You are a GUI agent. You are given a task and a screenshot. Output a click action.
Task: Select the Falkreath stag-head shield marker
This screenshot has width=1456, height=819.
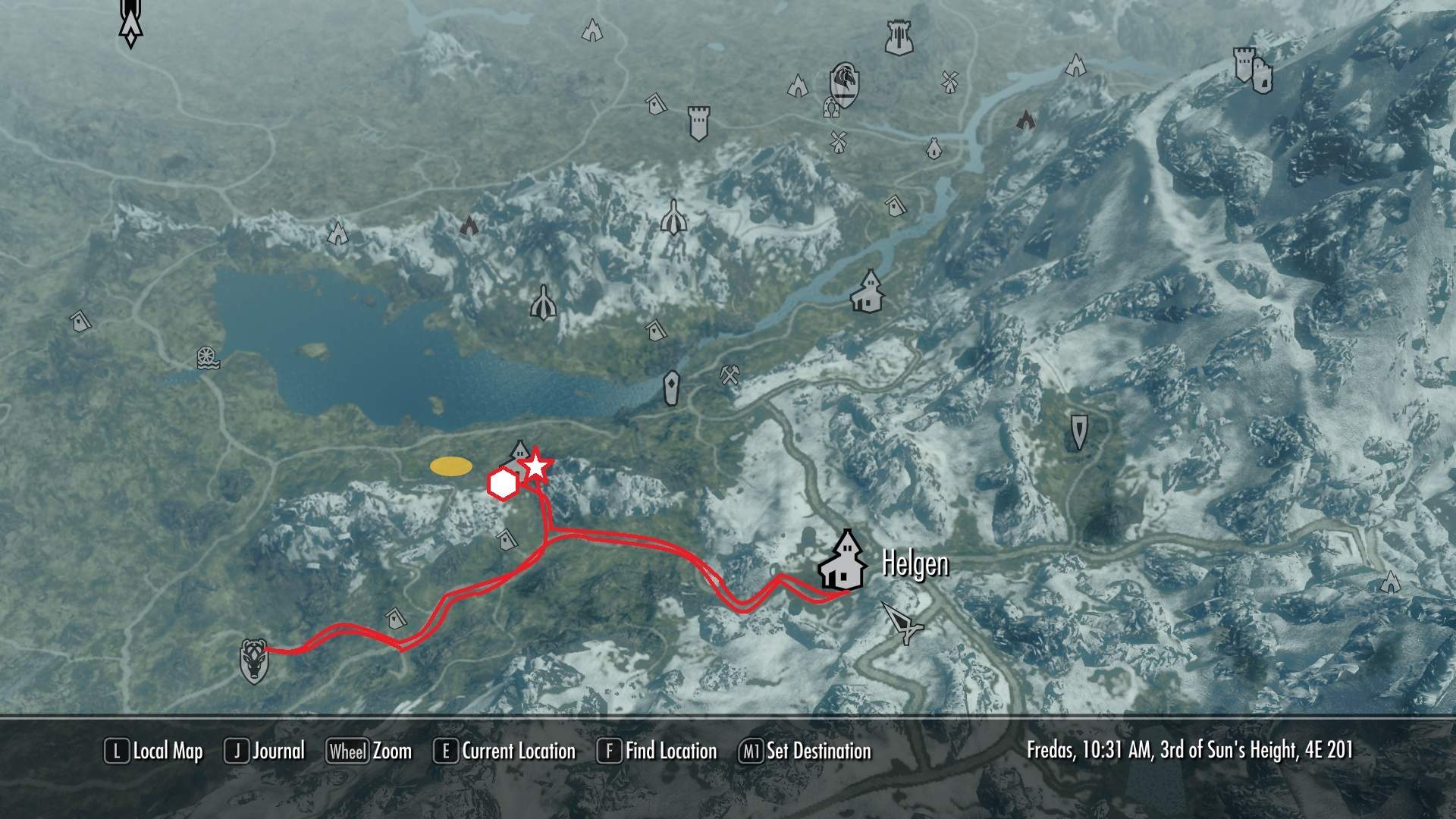click(x=253, y=661)
